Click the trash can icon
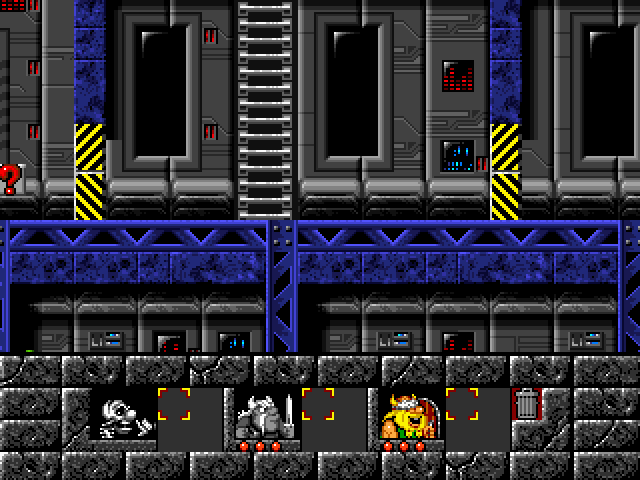Screen dimensions: 640x480 pos(526,404)
